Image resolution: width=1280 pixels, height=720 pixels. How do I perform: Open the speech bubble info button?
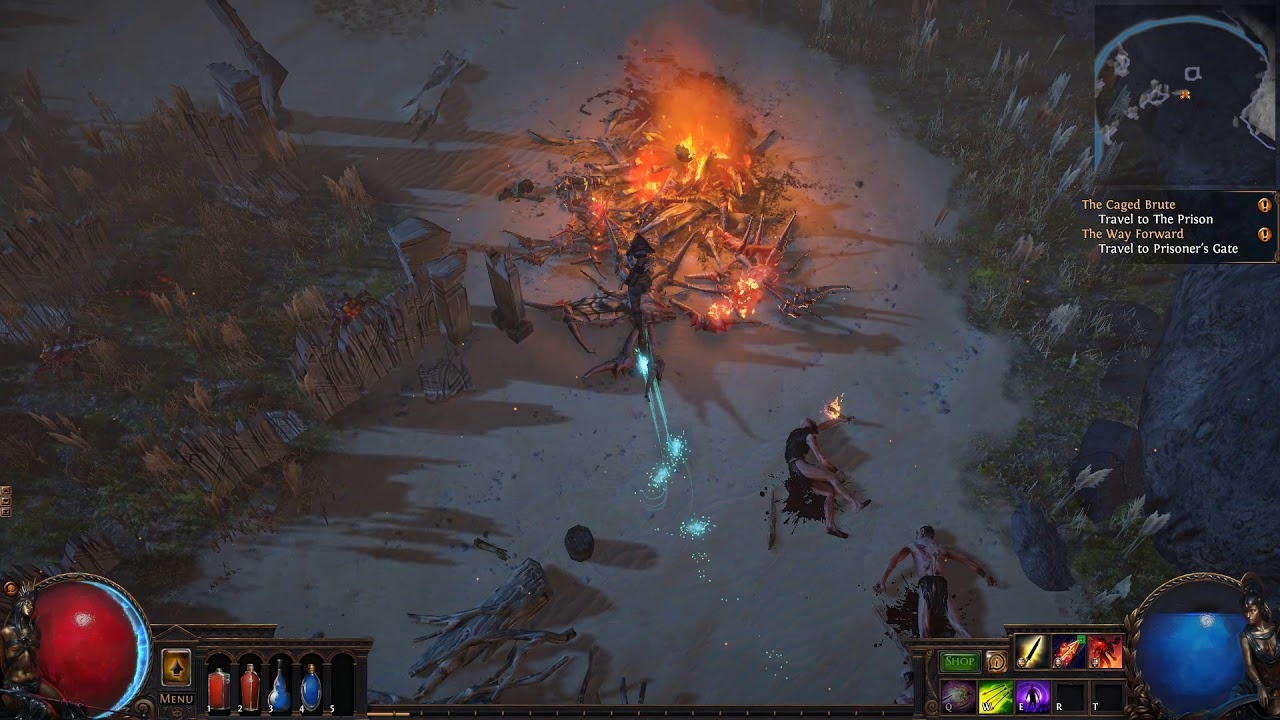tap(995, 661)
